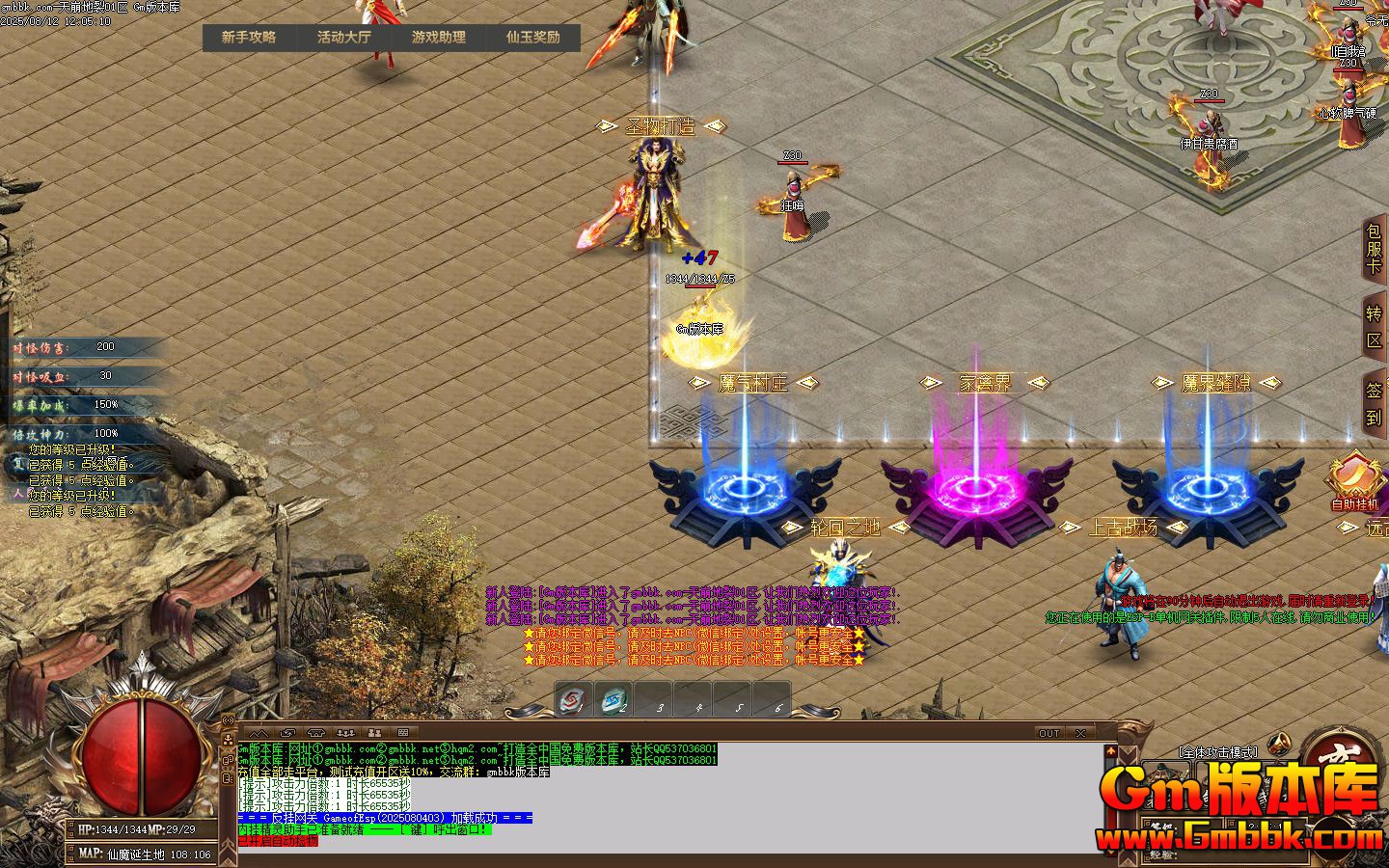Switch to the 活动大厅 tab
This screenshot has height=868, width=1389.
pos(342,39)
